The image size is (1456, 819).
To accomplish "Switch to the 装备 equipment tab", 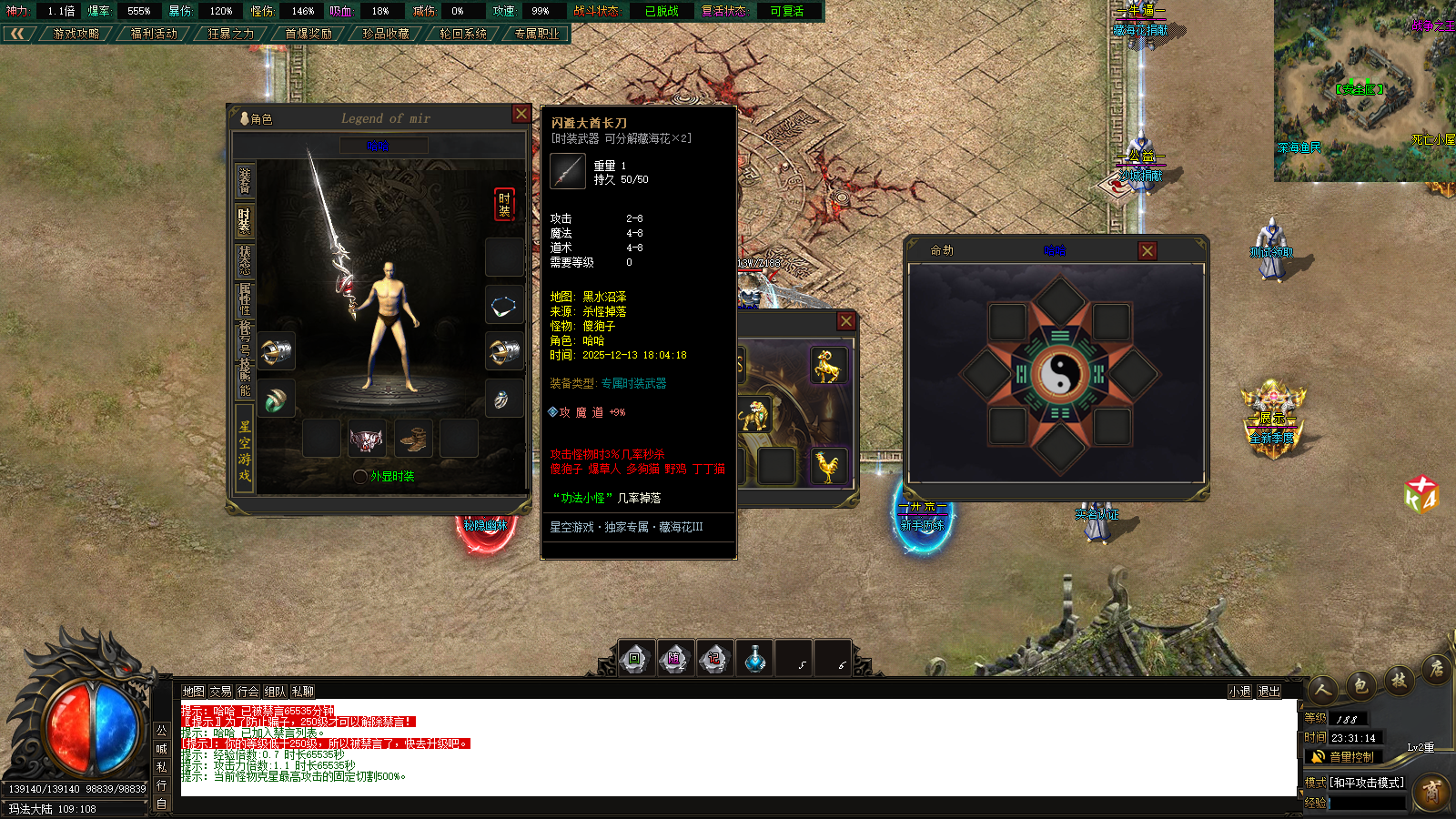I will coord(244,180).
